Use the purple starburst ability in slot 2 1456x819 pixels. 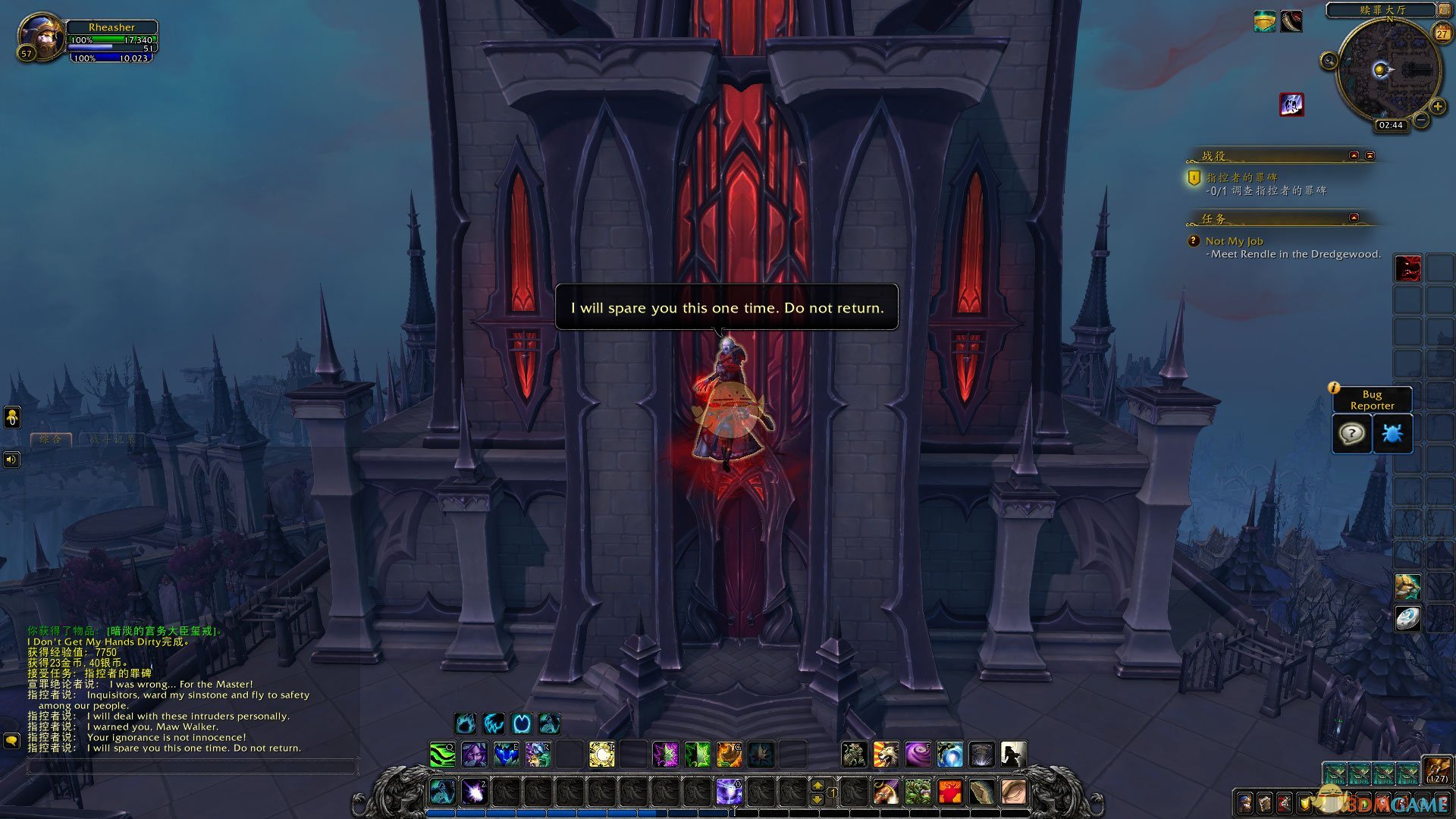(475, 792)
